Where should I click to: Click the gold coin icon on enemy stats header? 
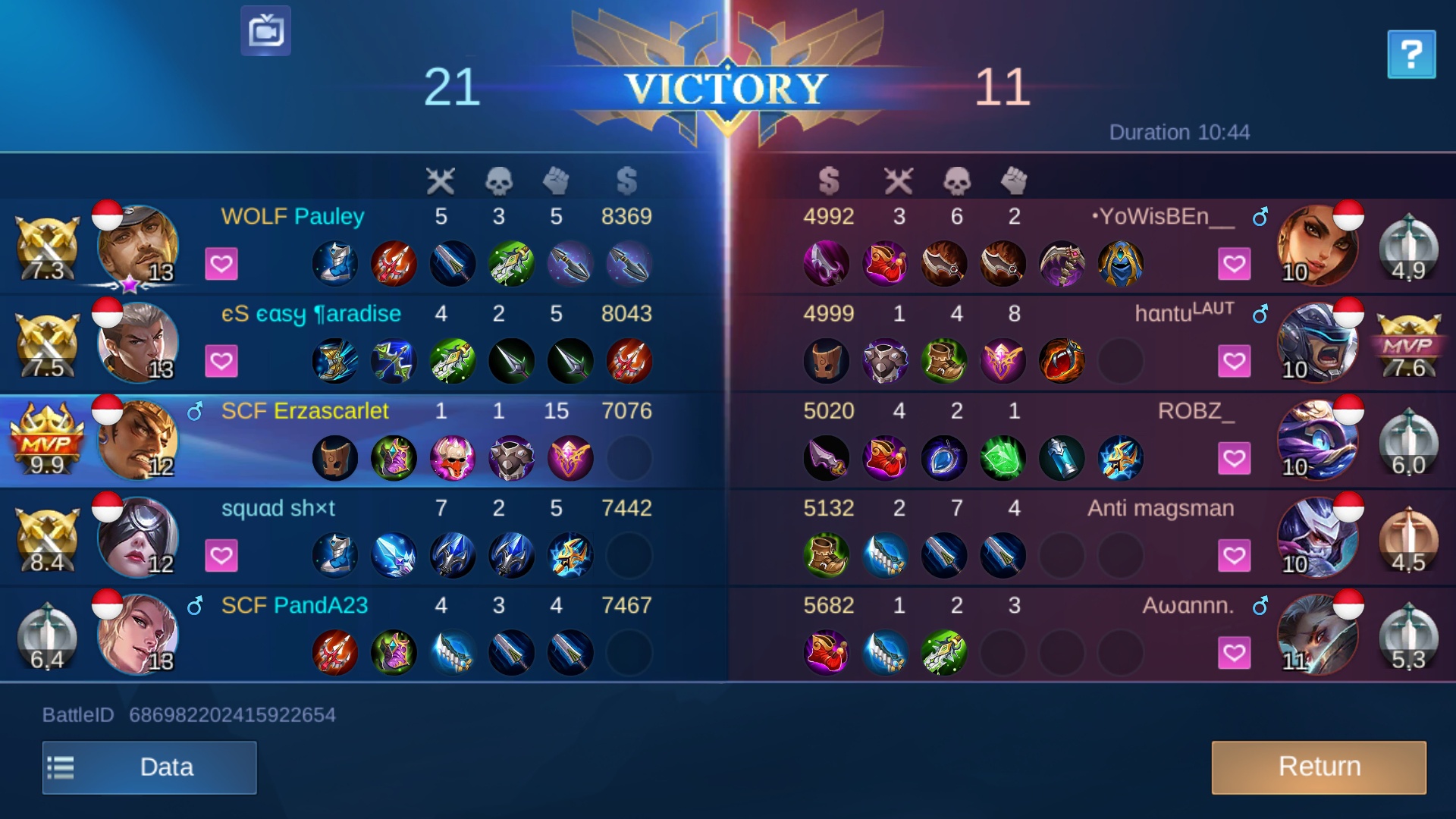tap(829, 180)
